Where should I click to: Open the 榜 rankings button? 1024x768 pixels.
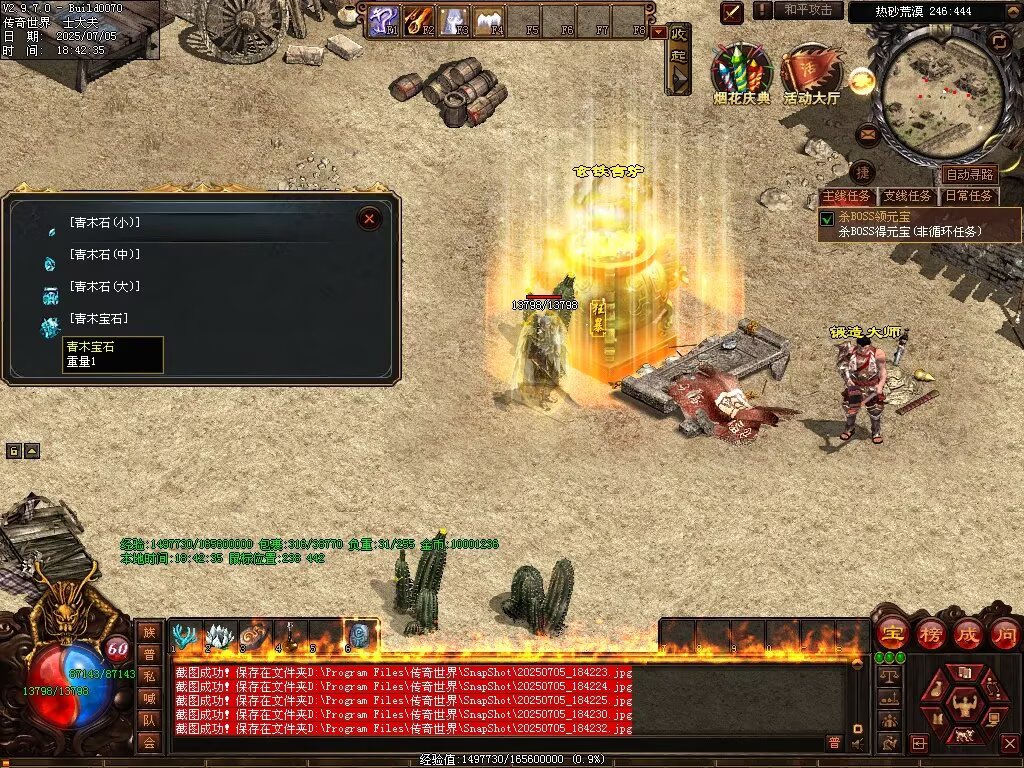point(930,633)
